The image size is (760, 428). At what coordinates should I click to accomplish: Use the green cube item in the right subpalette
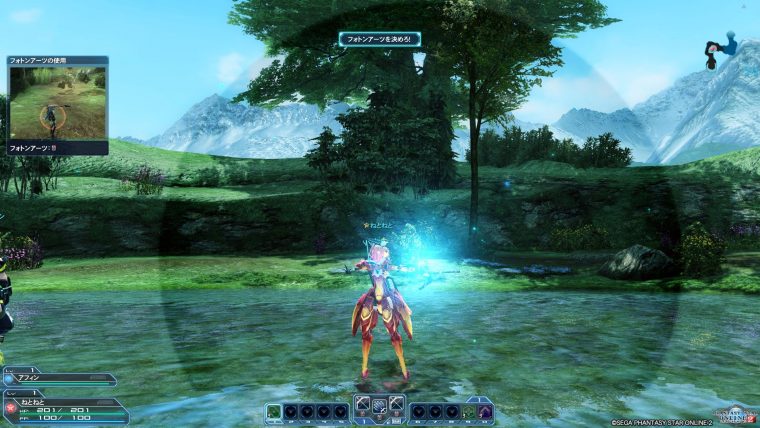470,411
